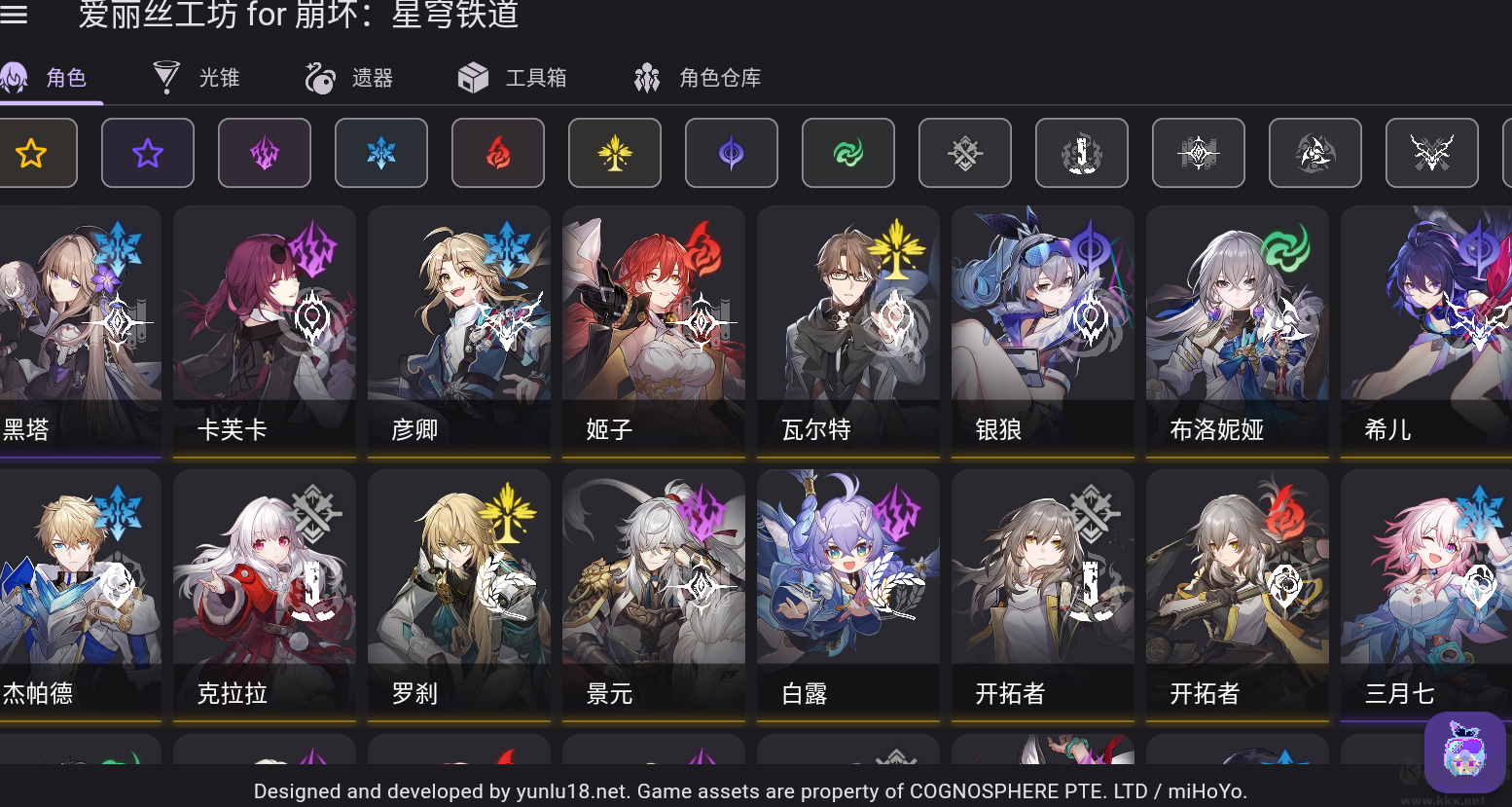Select the Hunt path filter icon

coord(1432,153)
